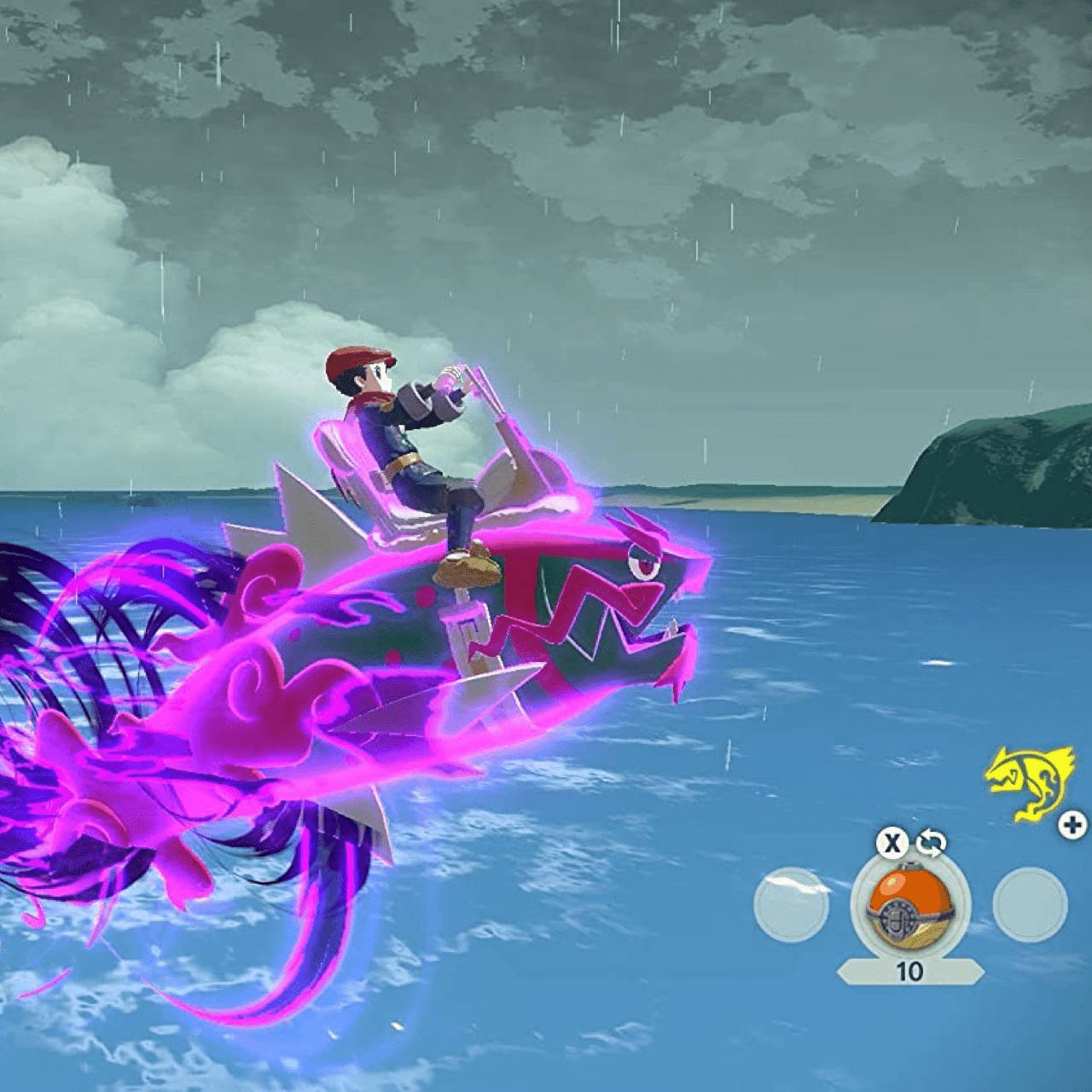Click the white X prompt circle
This screenshot has width=1092, height=1092.
tap(892, 844)
